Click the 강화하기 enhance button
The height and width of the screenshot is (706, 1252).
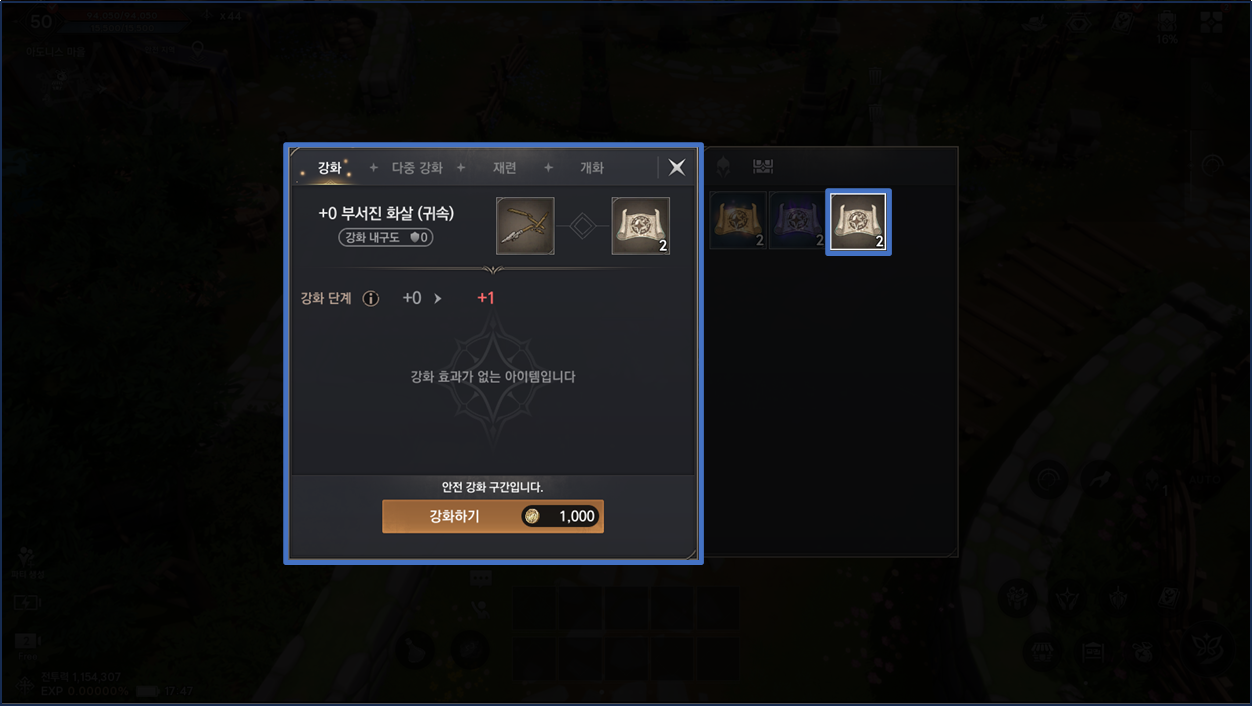click(492, 516)
